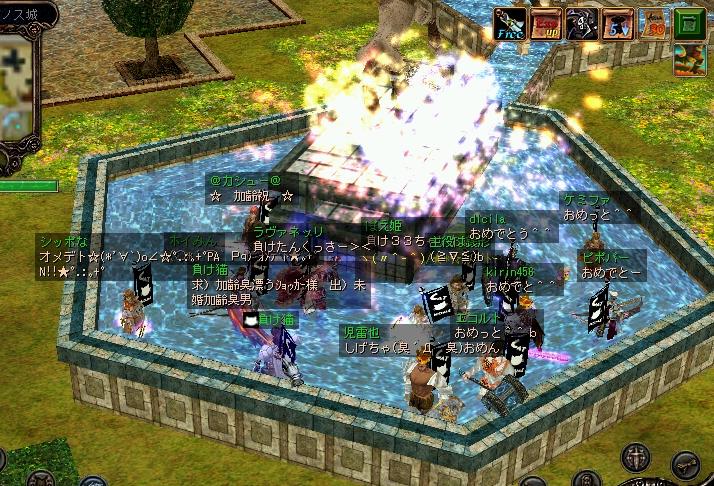Click the orange dragon icon
This screenshot has height=486, width=714.
pyautogui.click(x=689, y=59)
